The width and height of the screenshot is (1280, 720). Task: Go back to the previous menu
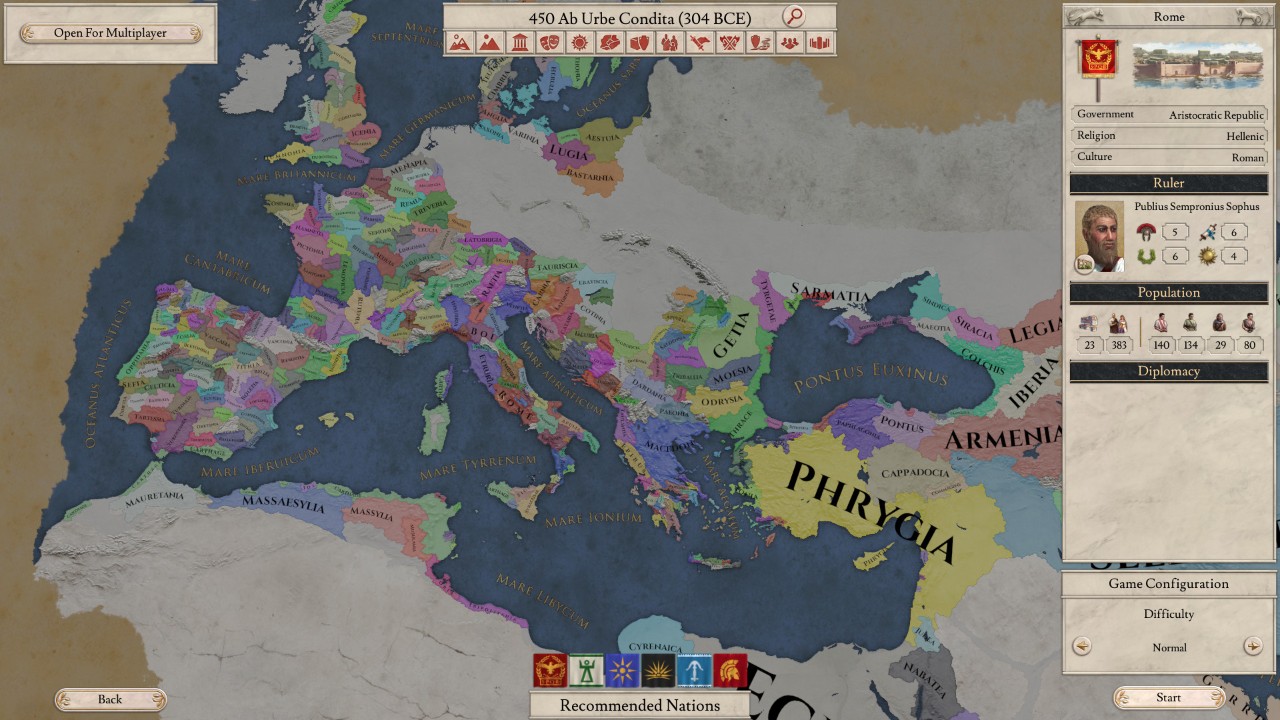(x=110, y=699)
